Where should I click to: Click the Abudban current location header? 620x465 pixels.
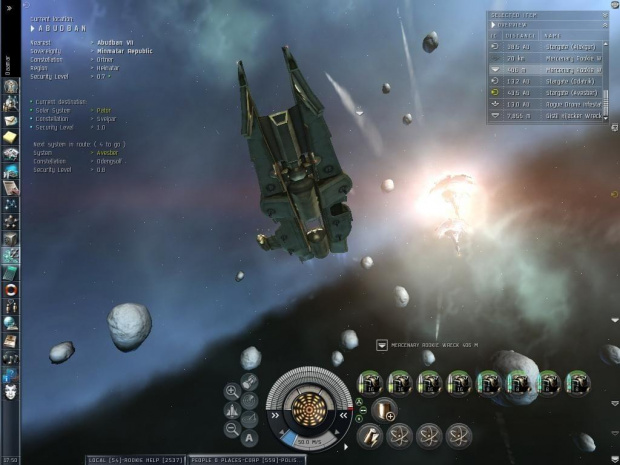click(62, 27)
